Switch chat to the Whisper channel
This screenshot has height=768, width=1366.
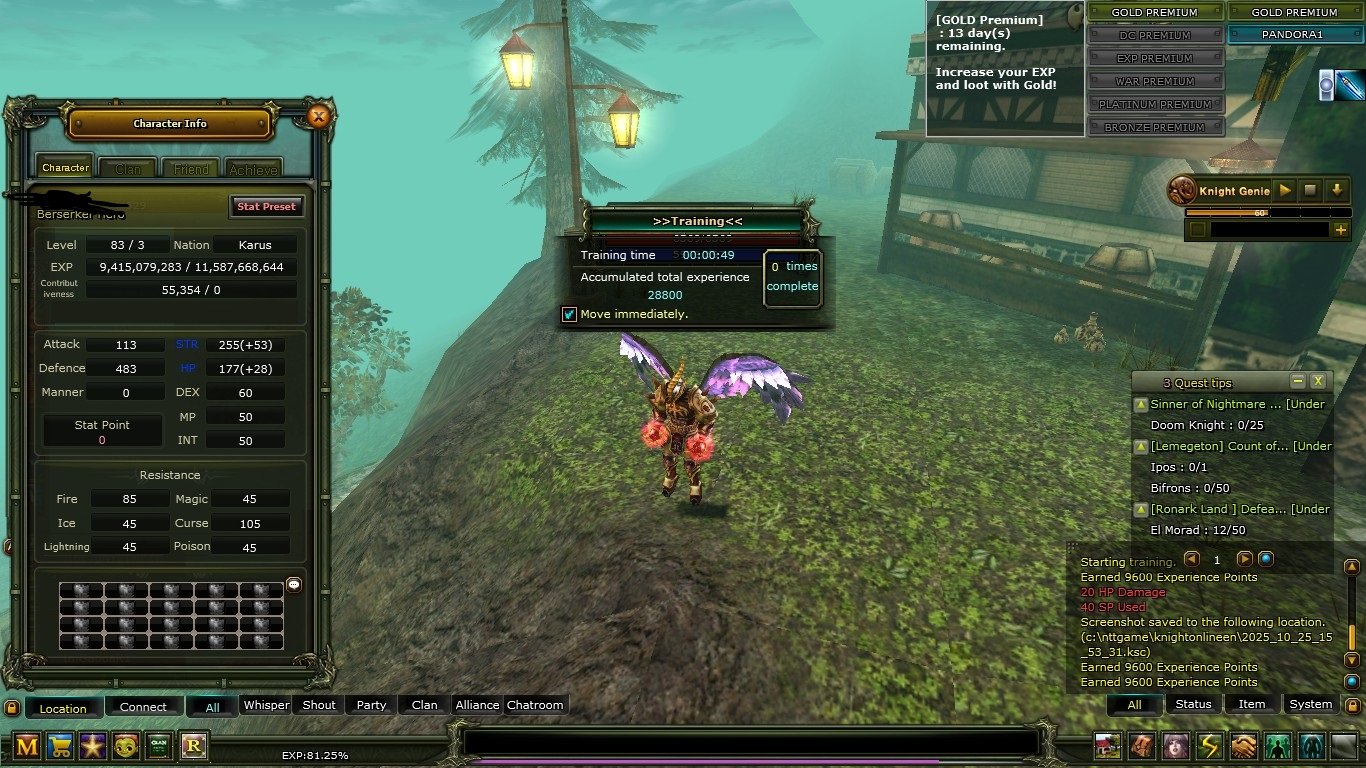(x=267, y=705)
